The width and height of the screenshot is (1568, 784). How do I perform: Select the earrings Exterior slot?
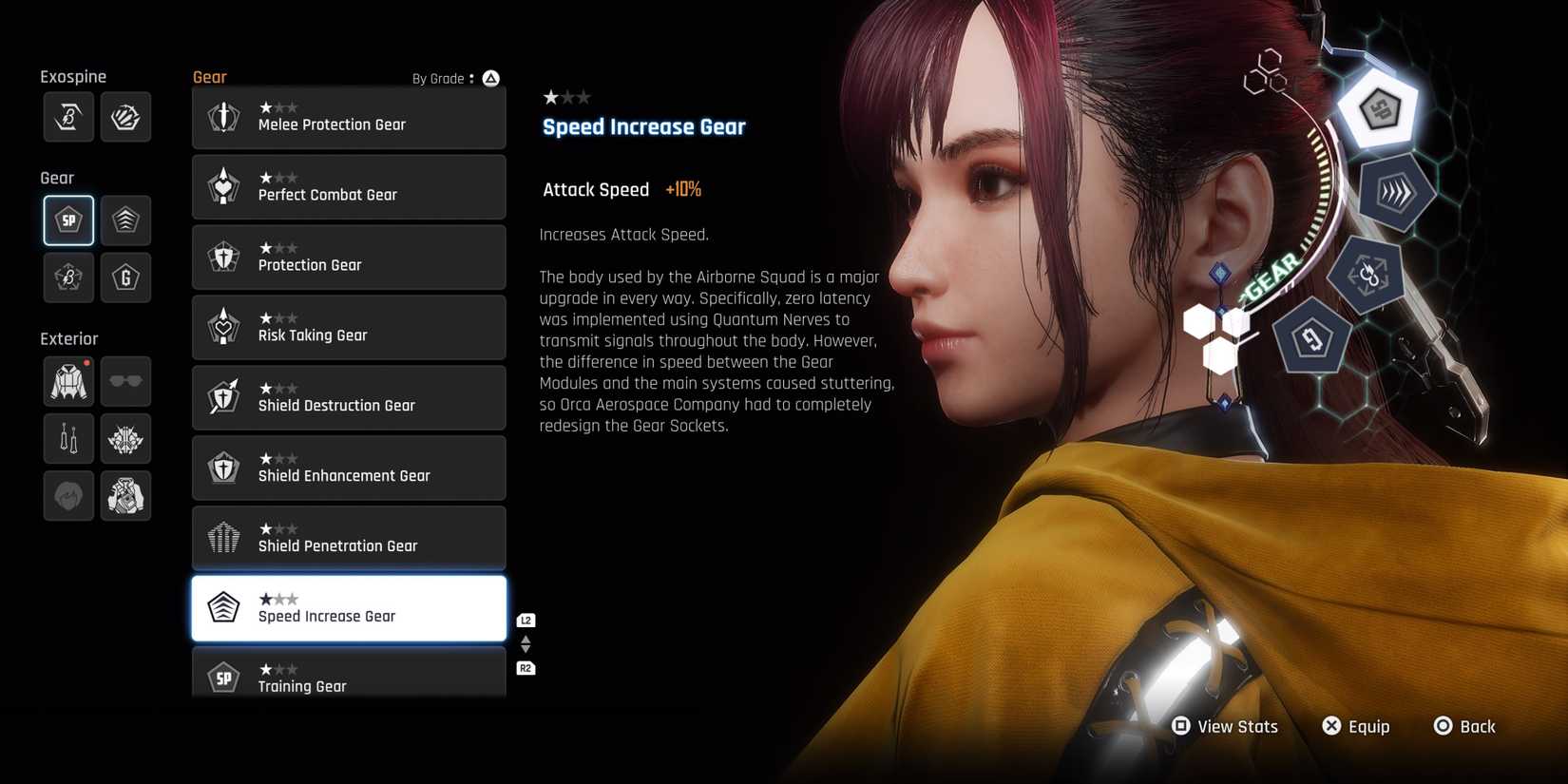[67, 438]
